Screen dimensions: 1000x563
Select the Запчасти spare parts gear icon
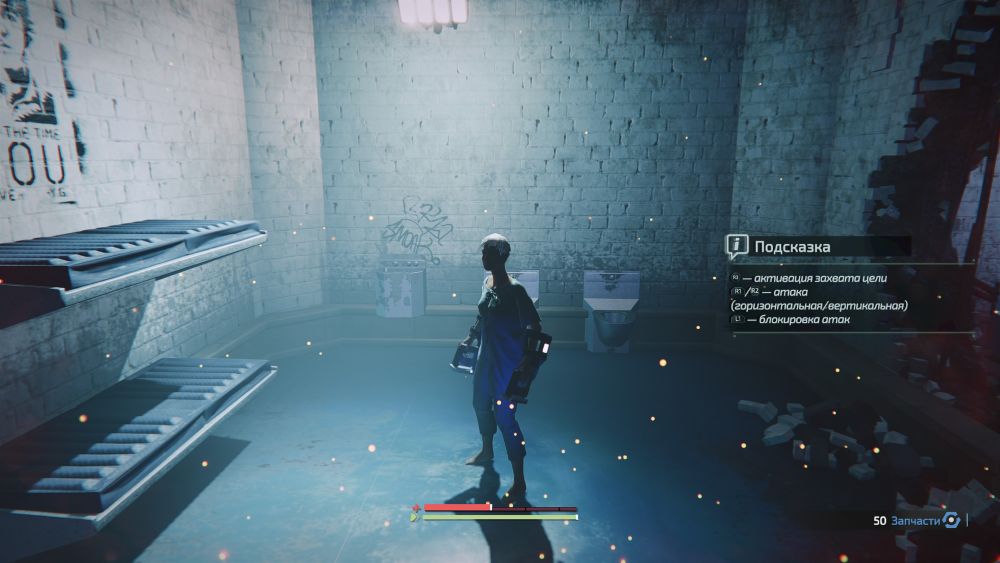coord(952,520)
